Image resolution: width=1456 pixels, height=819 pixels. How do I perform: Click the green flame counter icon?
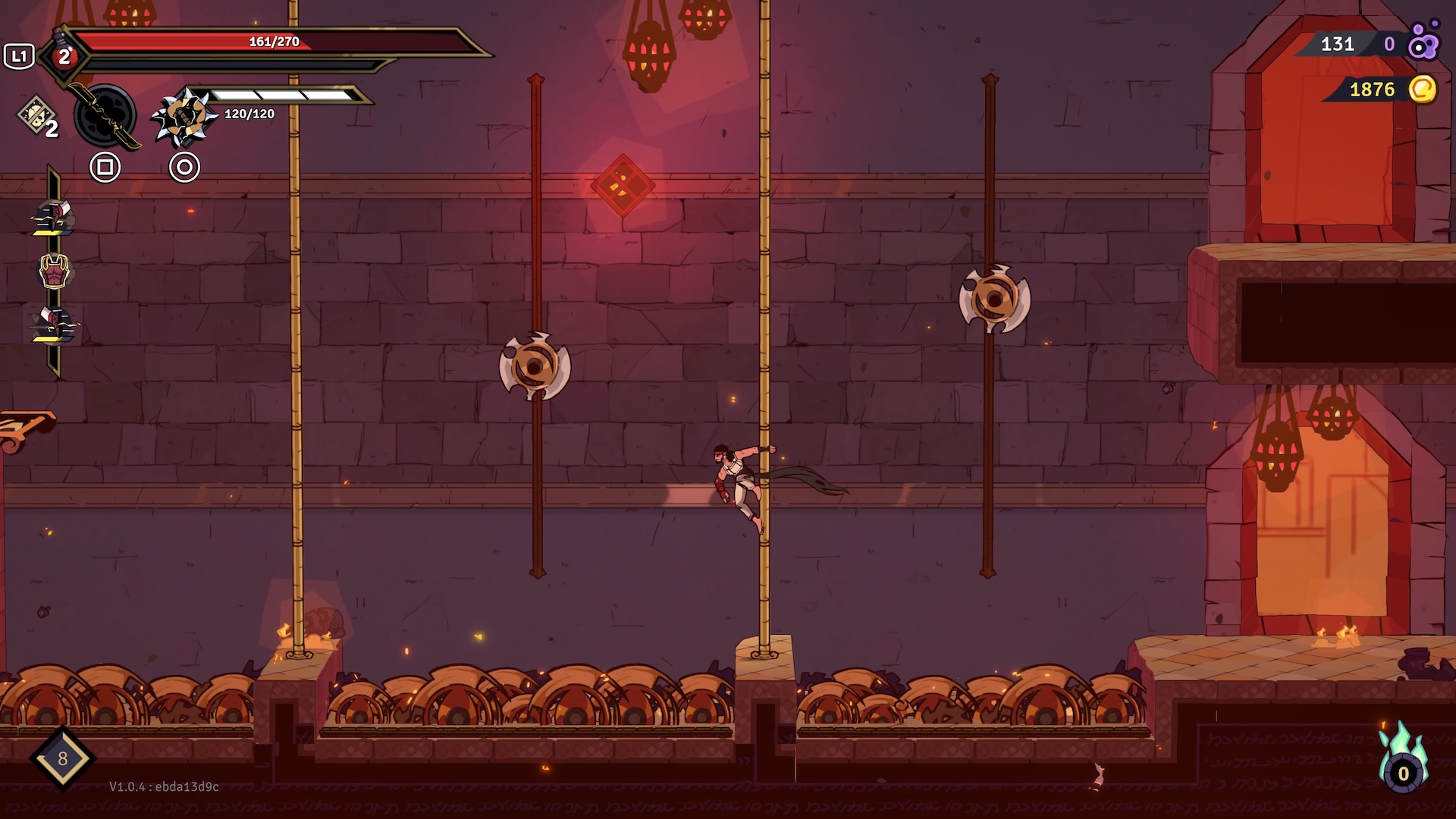point(1403,760)
